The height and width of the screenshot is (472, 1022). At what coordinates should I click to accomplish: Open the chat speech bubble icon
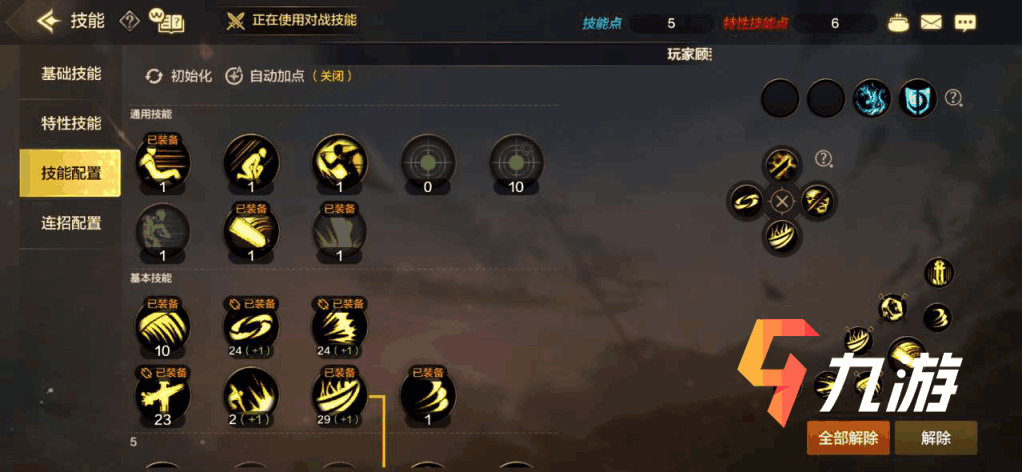(965, 22)
